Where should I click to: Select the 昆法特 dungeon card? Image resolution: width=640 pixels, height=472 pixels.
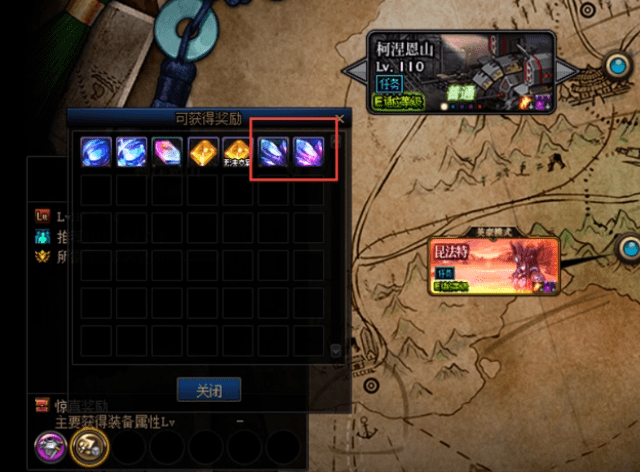[490, 266]
